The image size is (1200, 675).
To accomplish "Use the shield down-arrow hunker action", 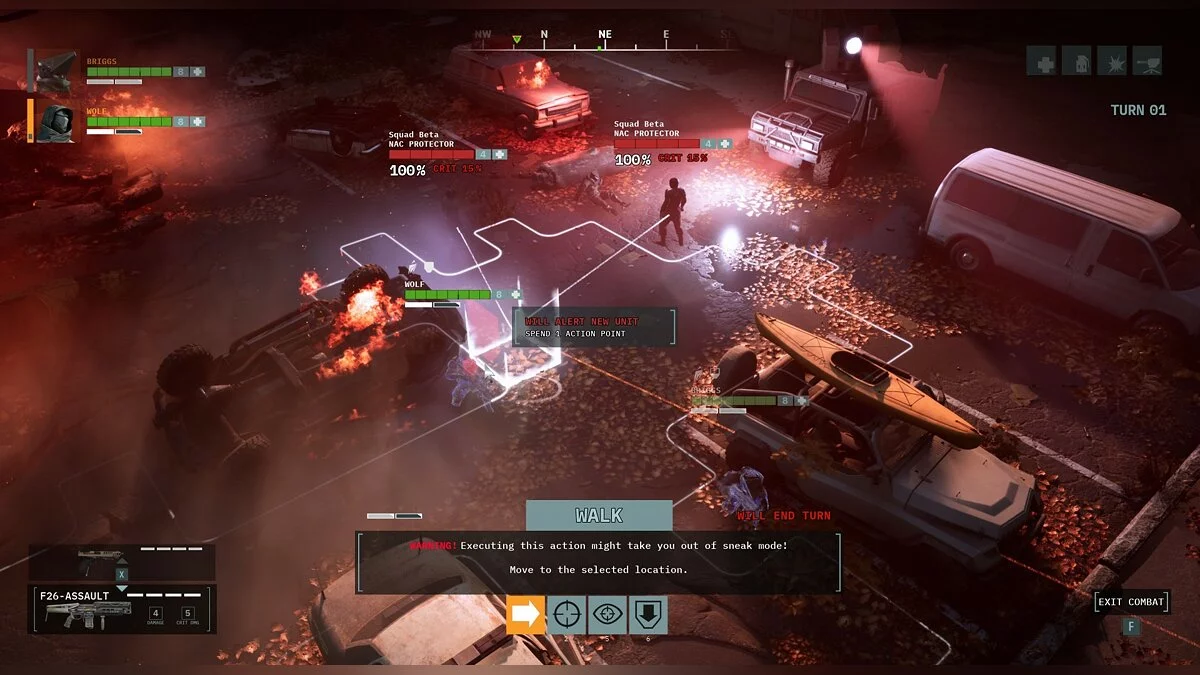I will tap(647, 614).
